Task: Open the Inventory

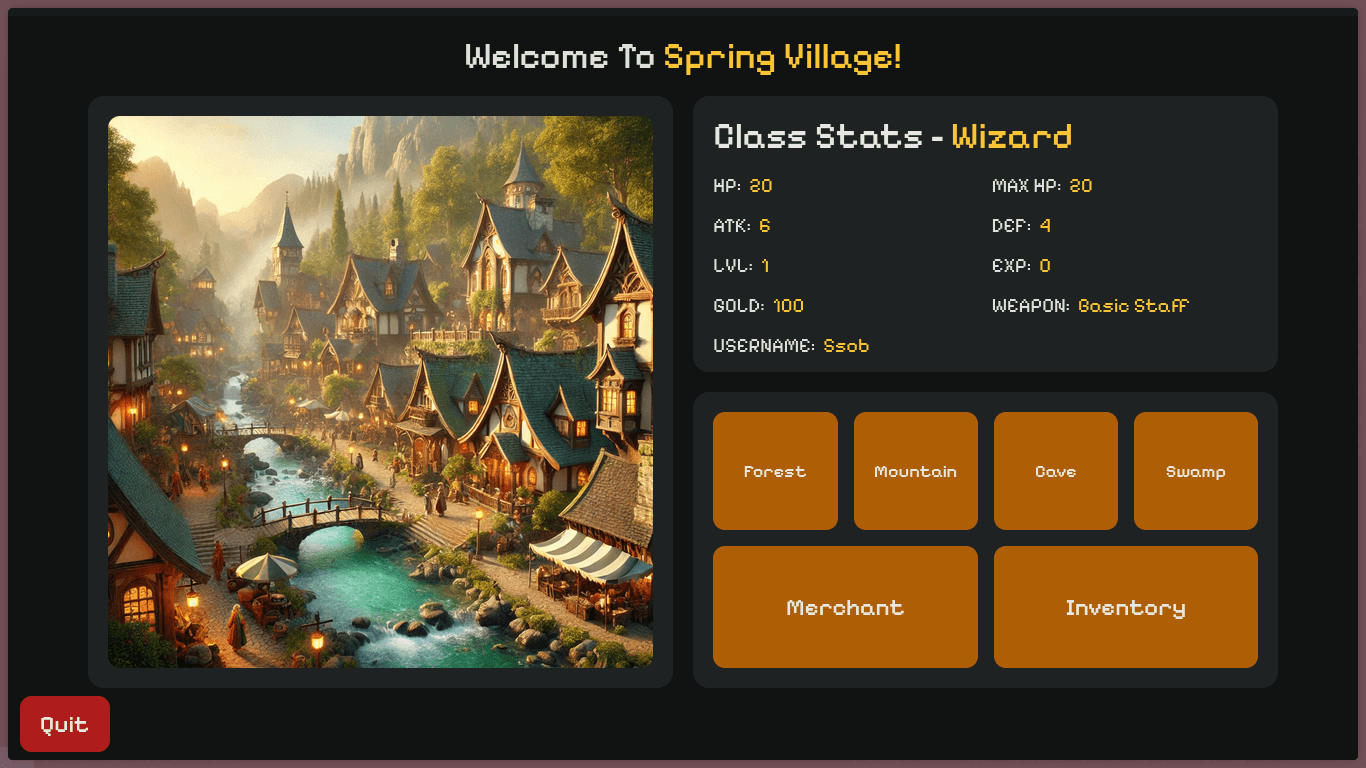Action: point(1125,607)
